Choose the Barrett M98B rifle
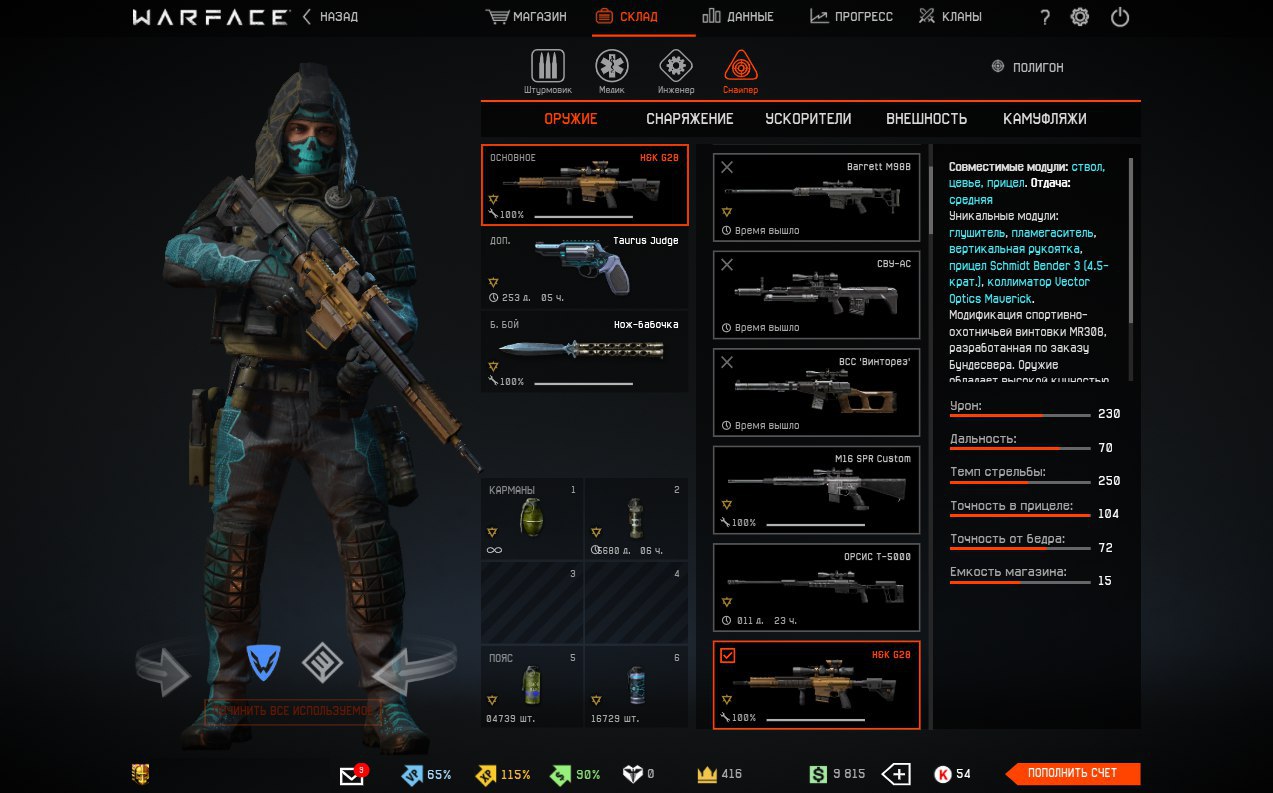 coord(816,197)
